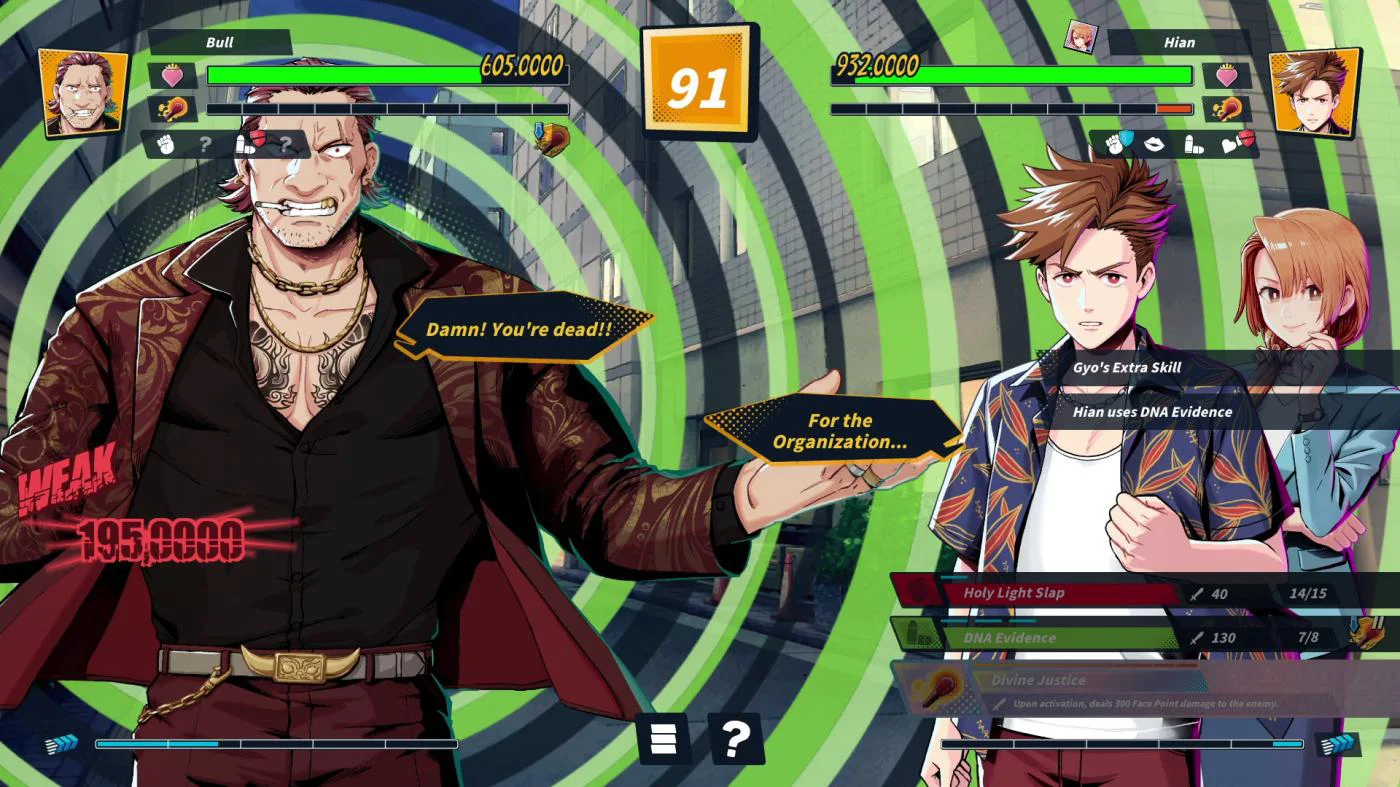Inspect Bull's fist attribute icon
This screenshot has width=1400, height=787.
point(166,144)
